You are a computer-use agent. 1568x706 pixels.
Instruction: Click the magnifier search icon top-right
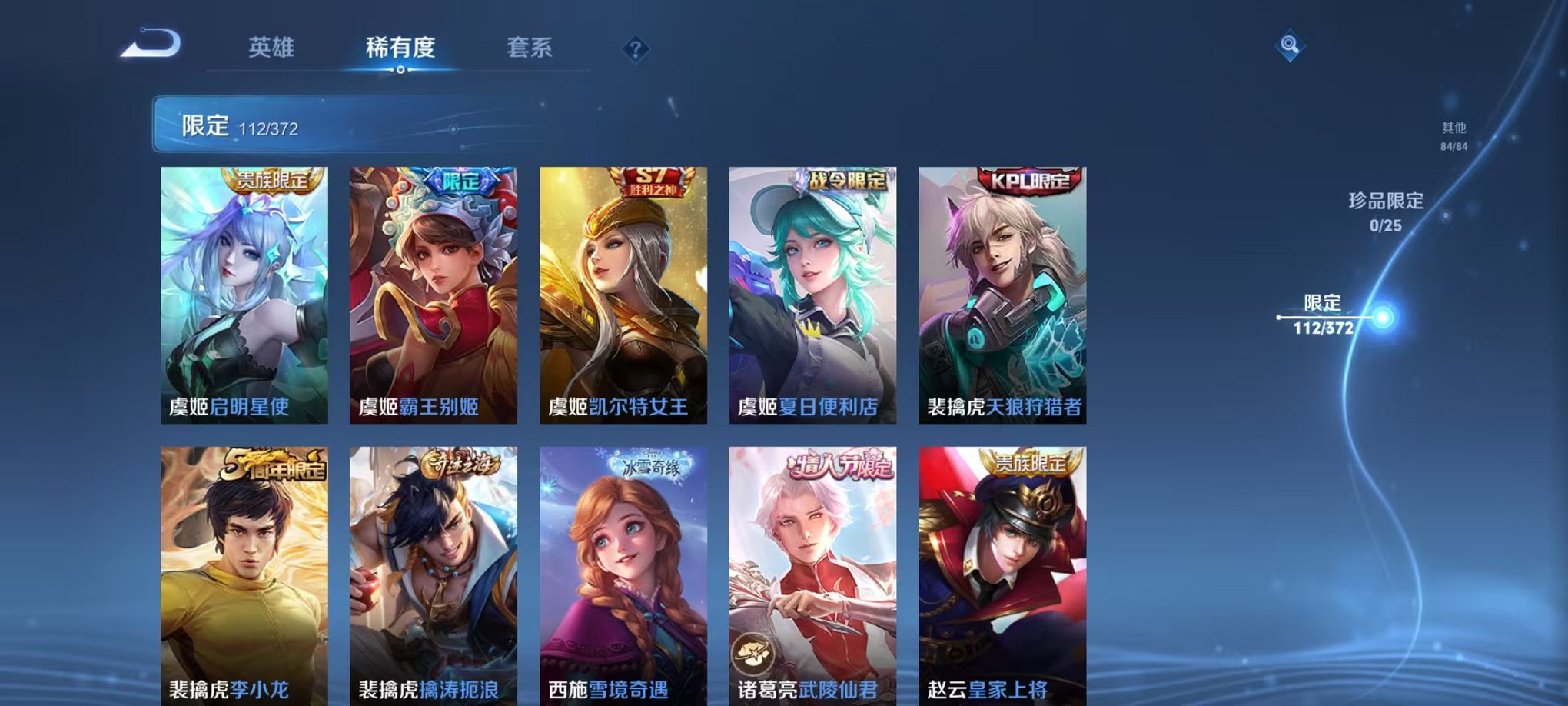point(1291,45)
